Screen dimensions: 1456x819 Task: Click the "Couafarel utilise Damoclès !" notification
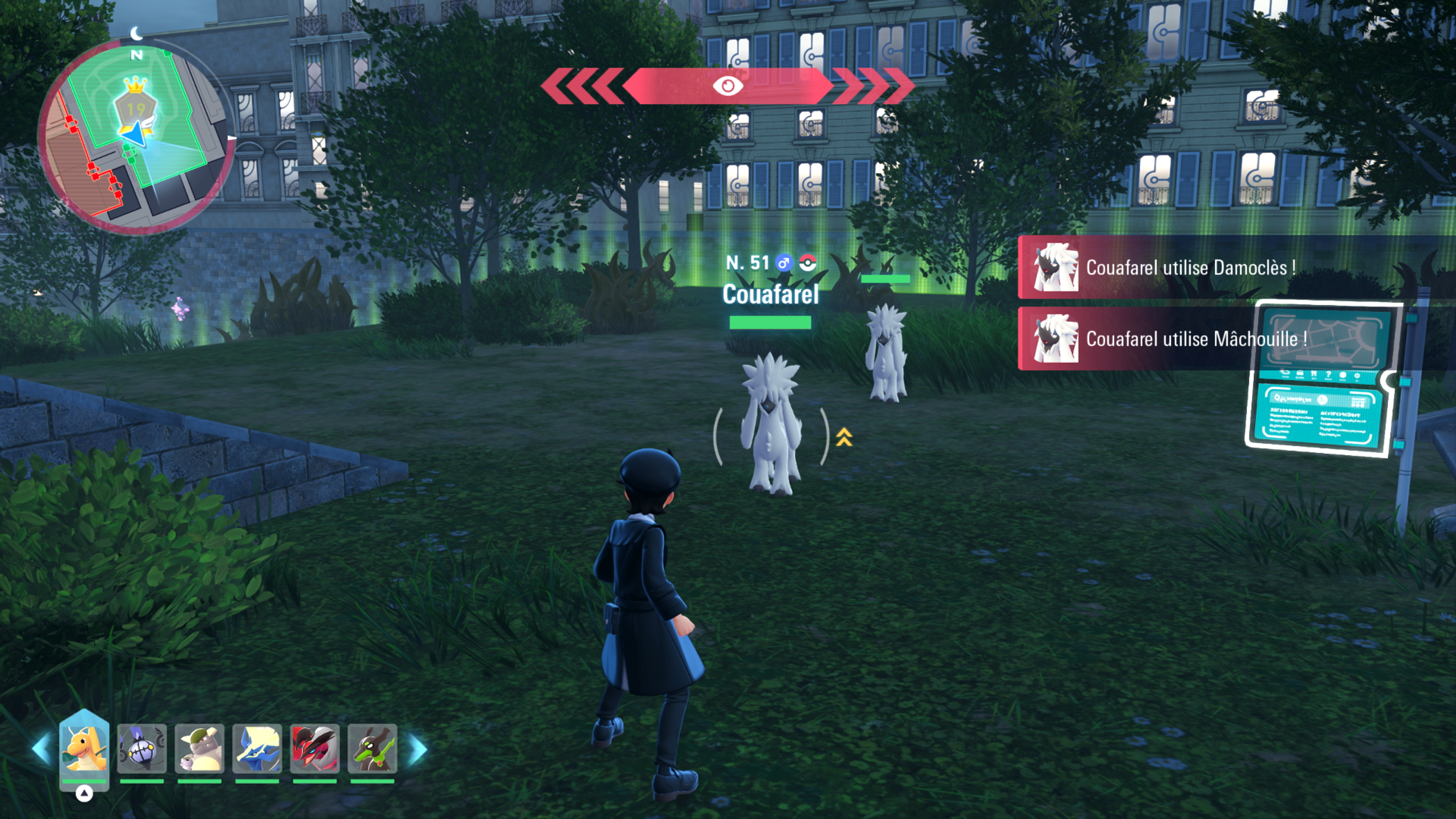(1190, 267)
